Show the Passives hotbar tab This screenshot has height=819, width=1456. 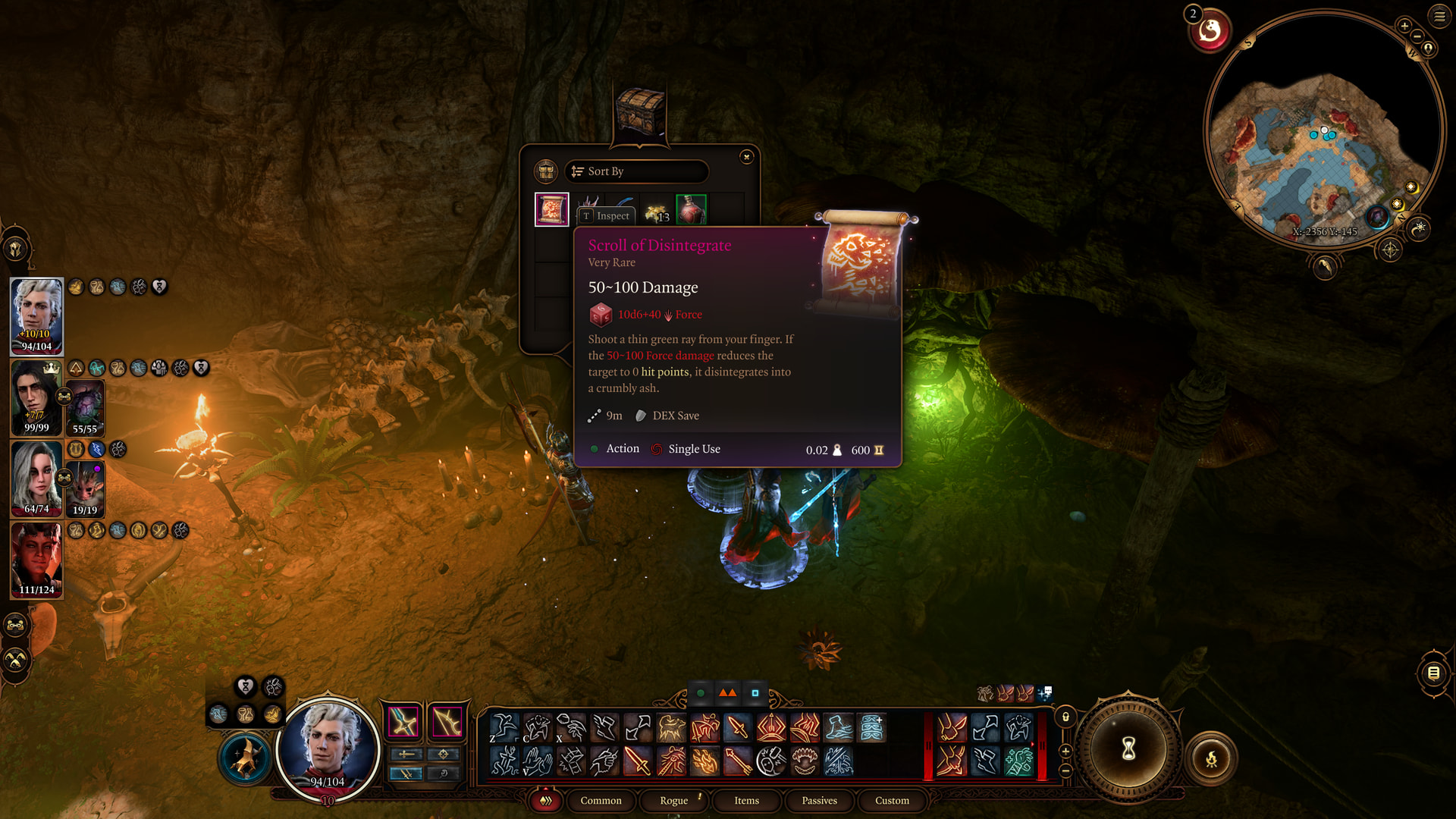(x=819, y=801)
